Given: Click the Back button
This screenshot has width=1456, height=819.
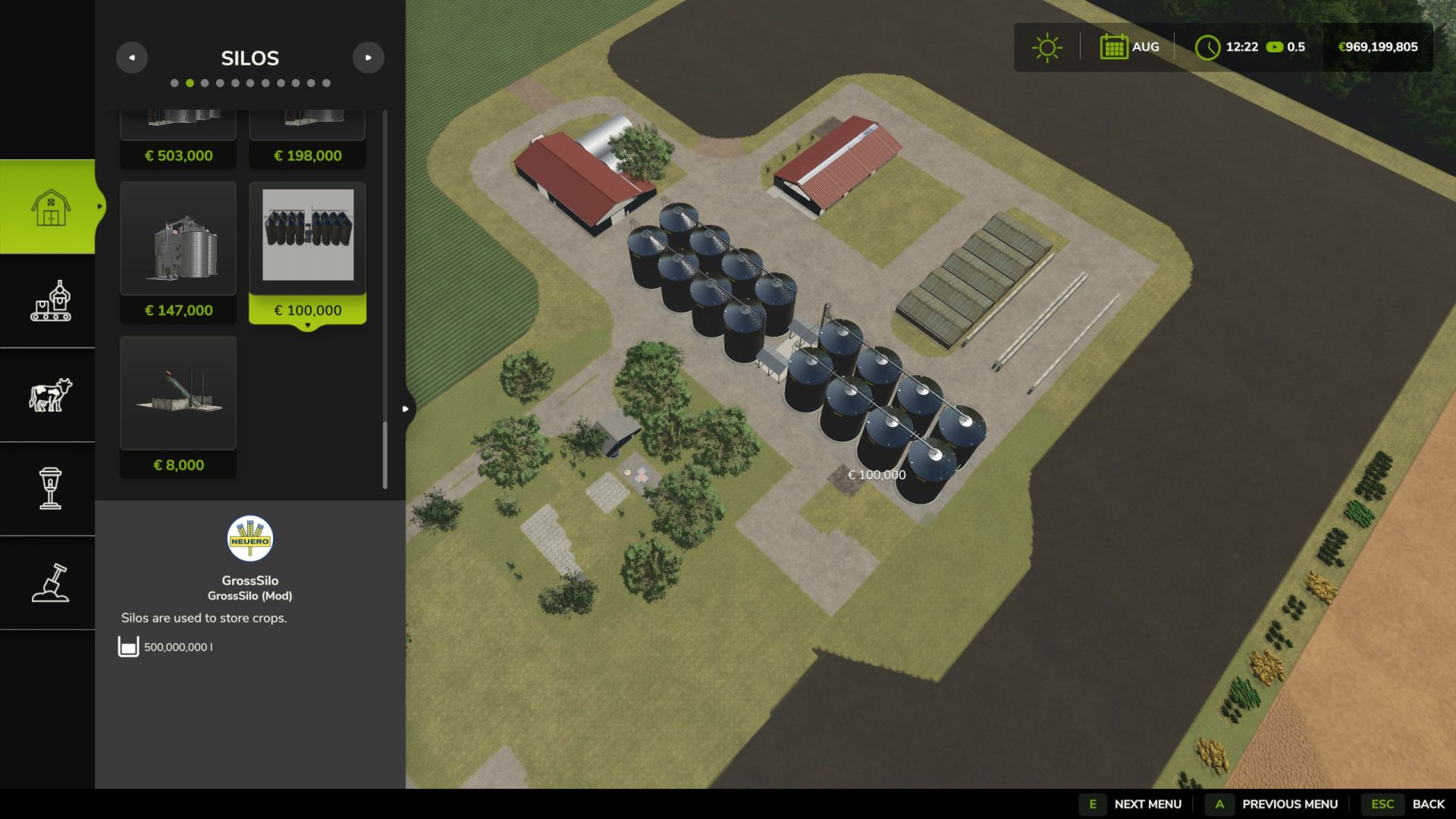Looking at the screenshot, I should pos(1408,804).
